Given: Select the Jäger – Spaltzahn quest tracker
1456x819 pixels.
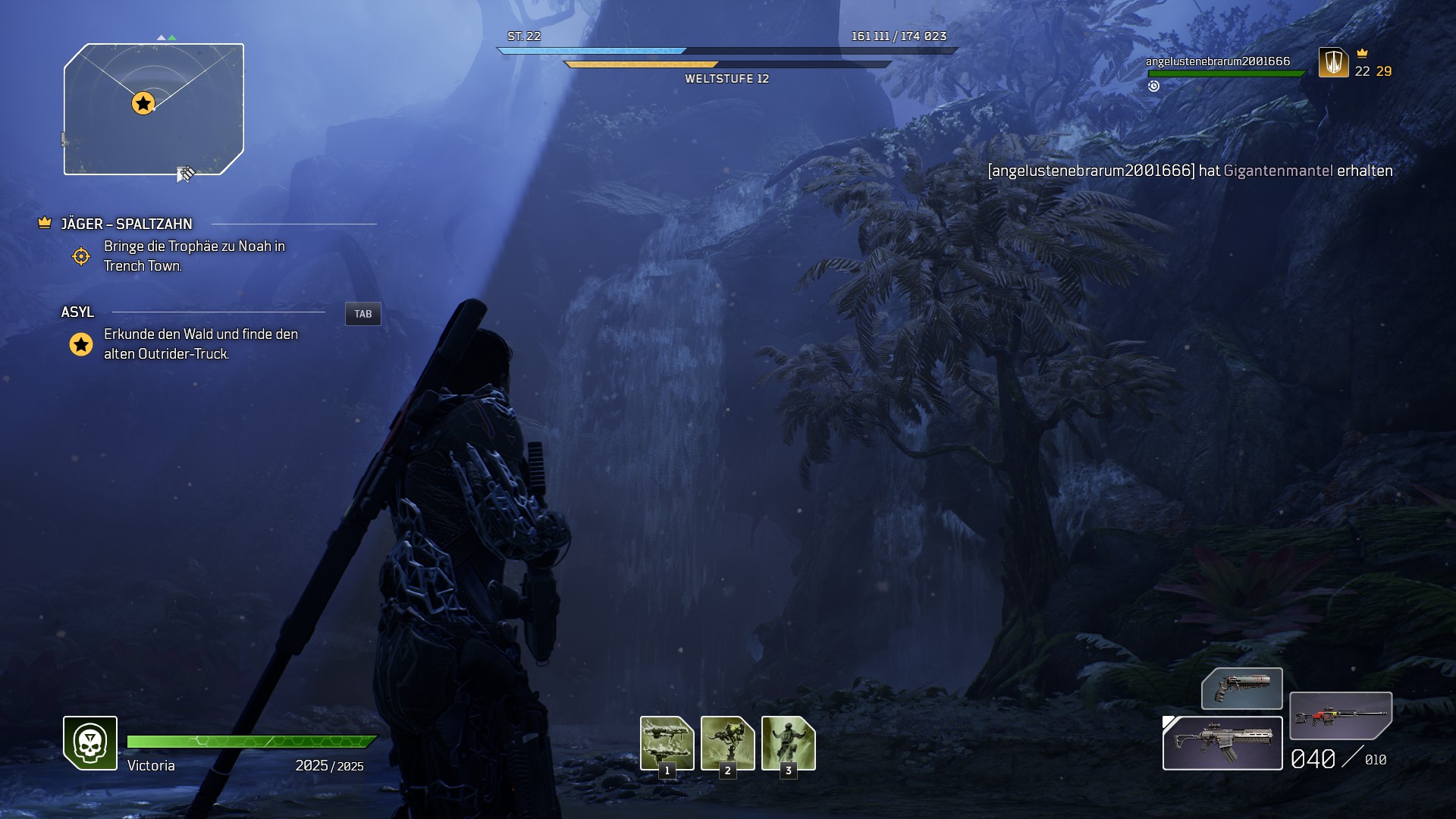Looking at the screenshot, I should 127,224.
